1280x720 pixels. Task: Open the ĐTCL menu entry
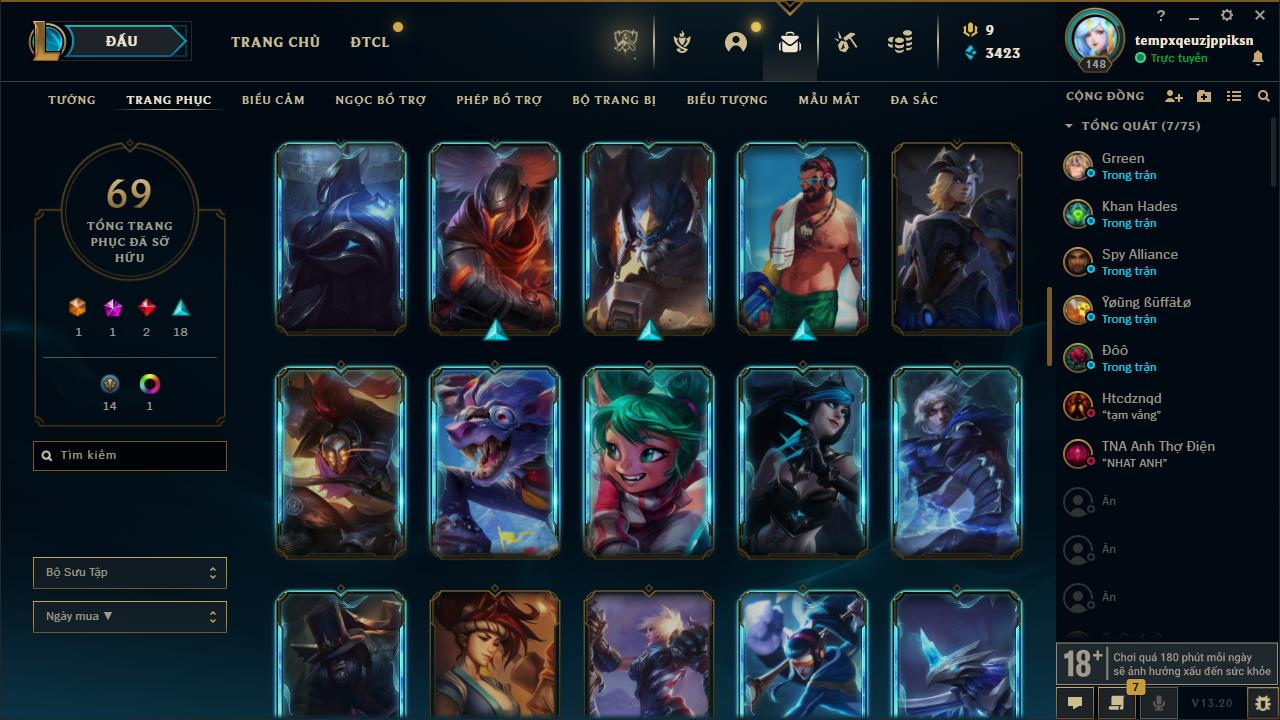click(370, 42)
